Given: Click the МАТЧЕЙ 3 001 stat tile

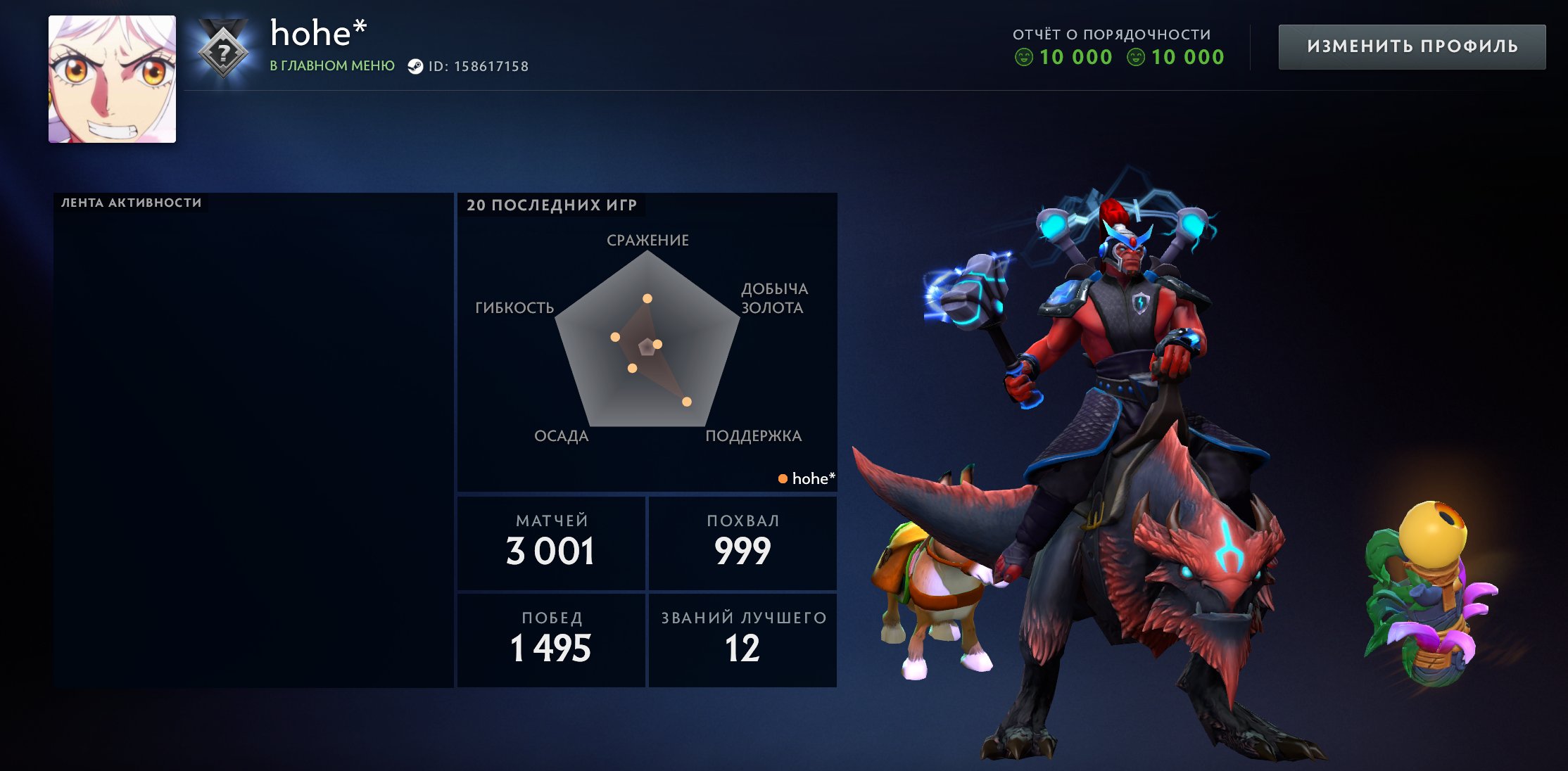Looking at the screenshot, I should [x=551, y=542].
